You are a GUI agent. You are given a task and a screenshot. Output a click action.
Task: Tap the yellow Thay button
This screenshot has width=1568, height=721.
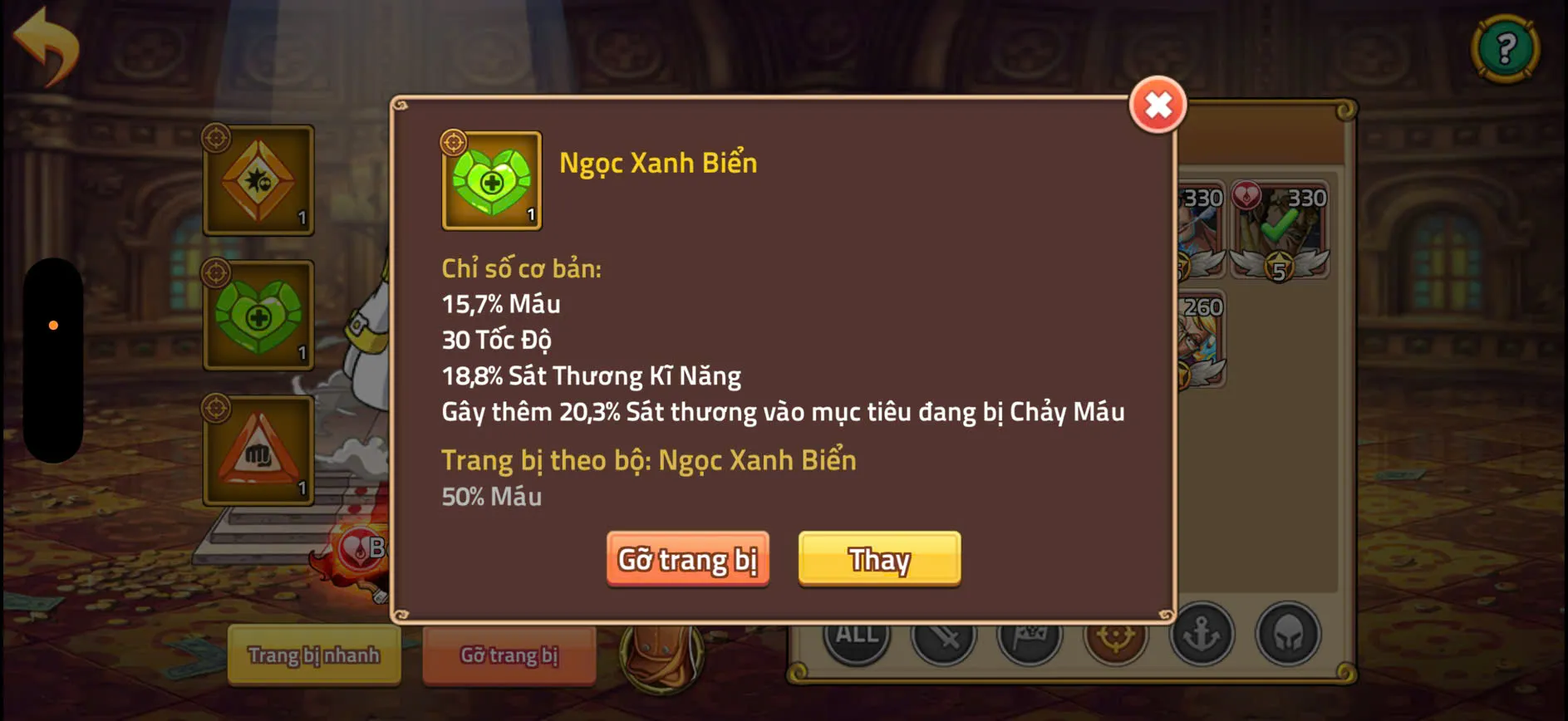click(879, 559)
